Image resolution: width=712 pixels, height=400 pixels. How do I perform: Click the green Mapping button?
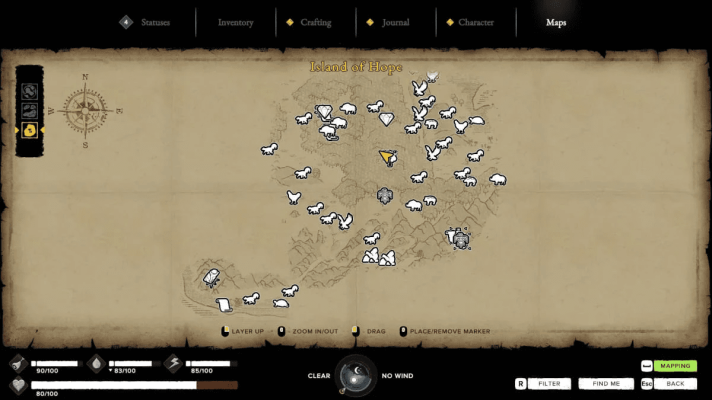tap(675, 366)
